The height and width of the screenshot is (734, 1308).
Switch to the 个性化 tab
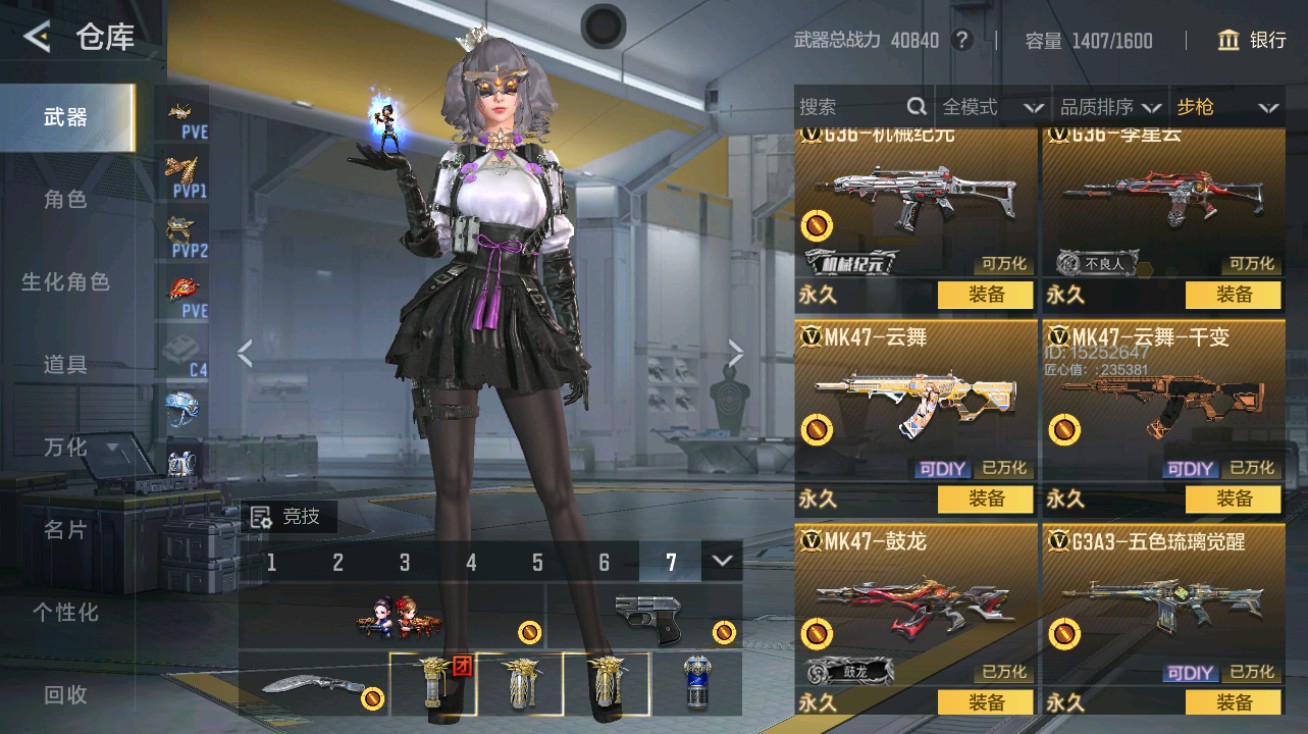point(65,612)
